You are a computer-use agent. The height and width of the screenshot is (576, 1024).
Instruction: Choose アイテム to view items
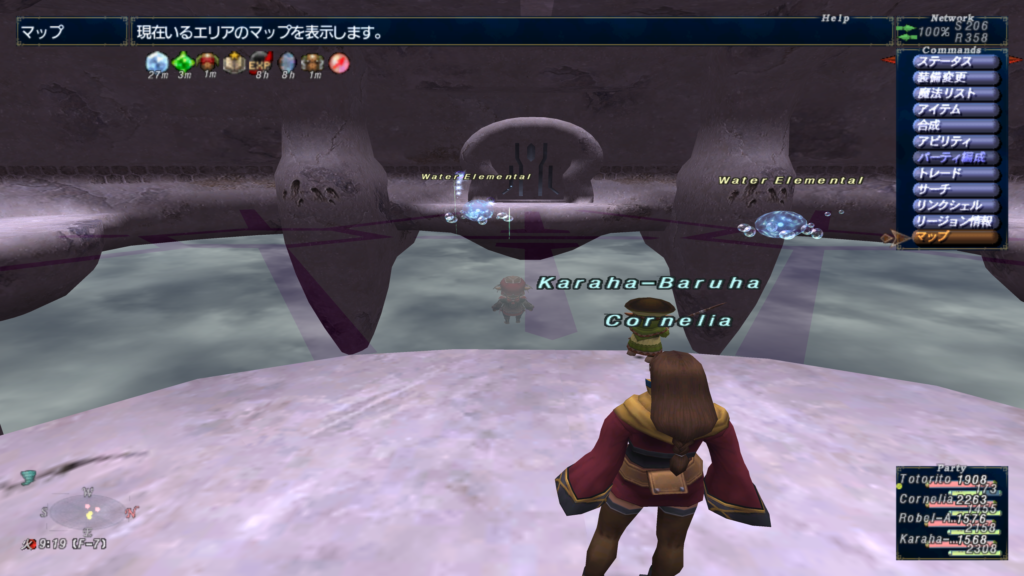tap(955, 109)
